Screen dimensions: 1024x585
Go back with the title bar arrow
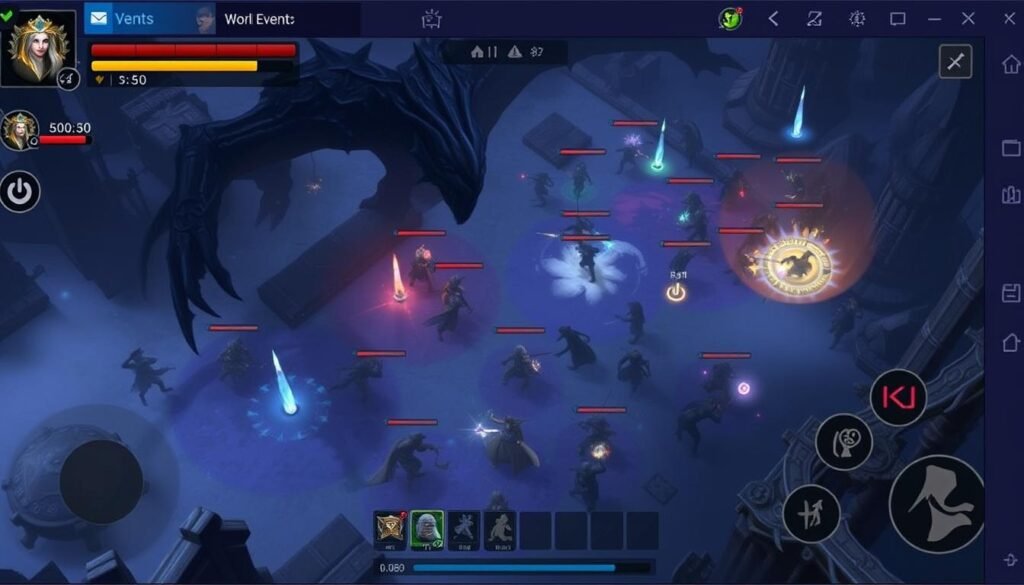pos(773,19)
